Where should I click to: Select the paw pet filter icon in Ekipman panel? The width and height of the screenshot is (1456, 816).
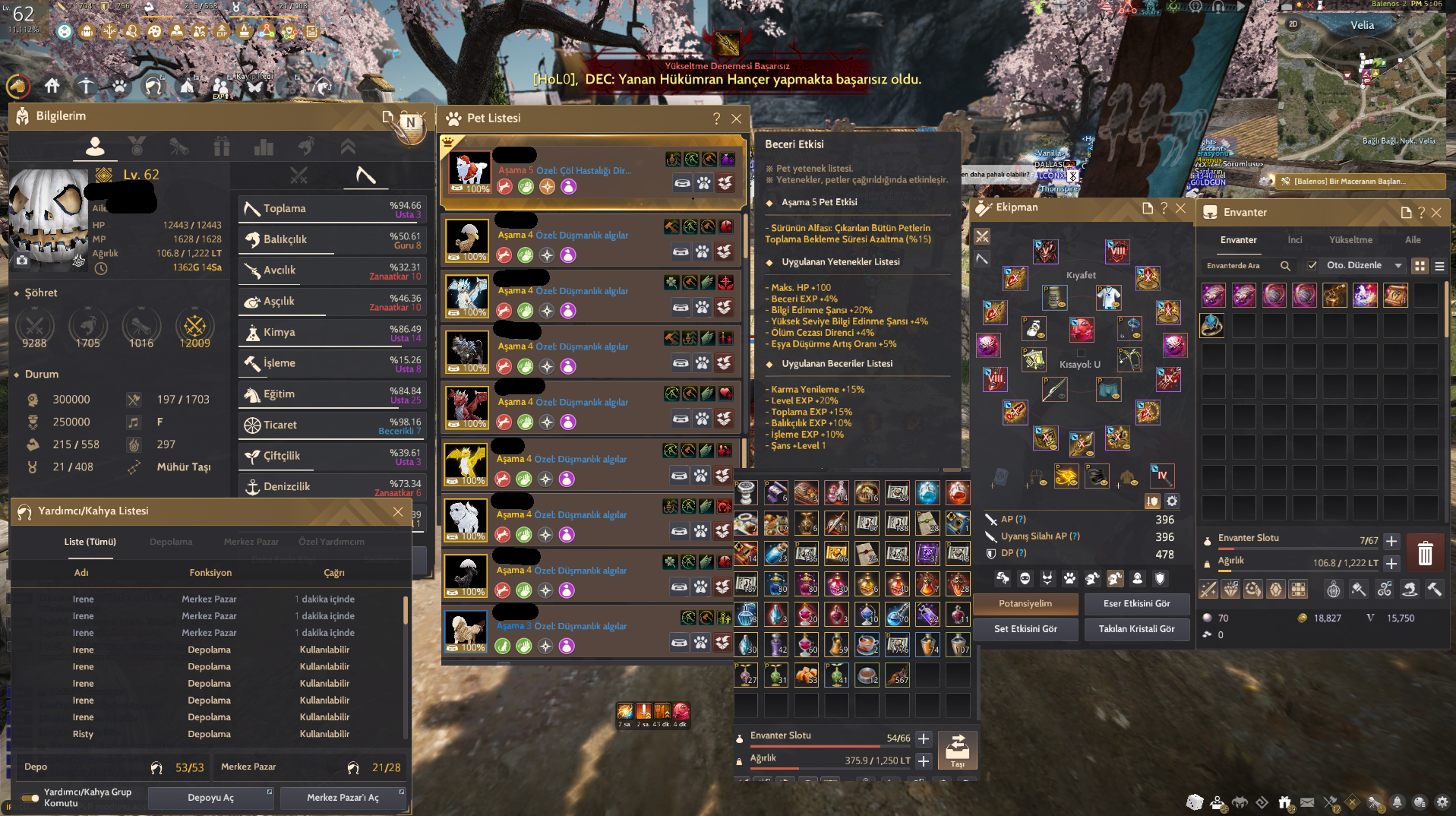click(x=1070, y=579)
